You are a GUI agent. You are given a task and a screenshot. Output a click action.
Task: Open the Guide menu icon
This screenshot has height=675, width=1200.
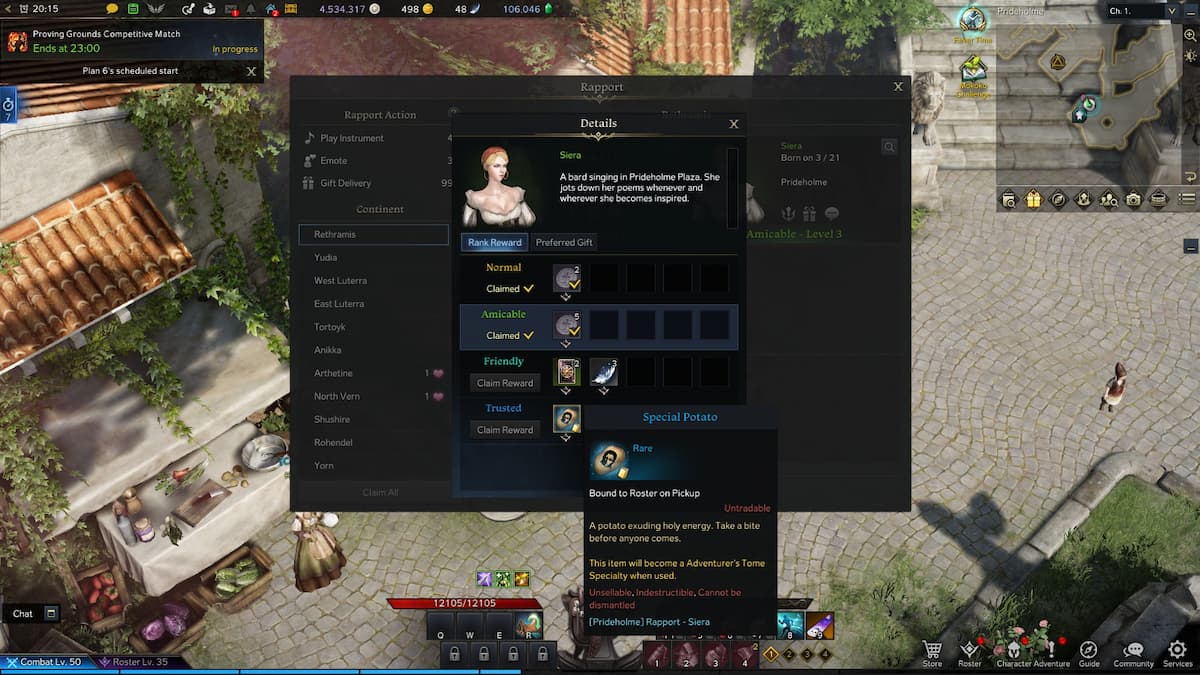point(1089,652)
